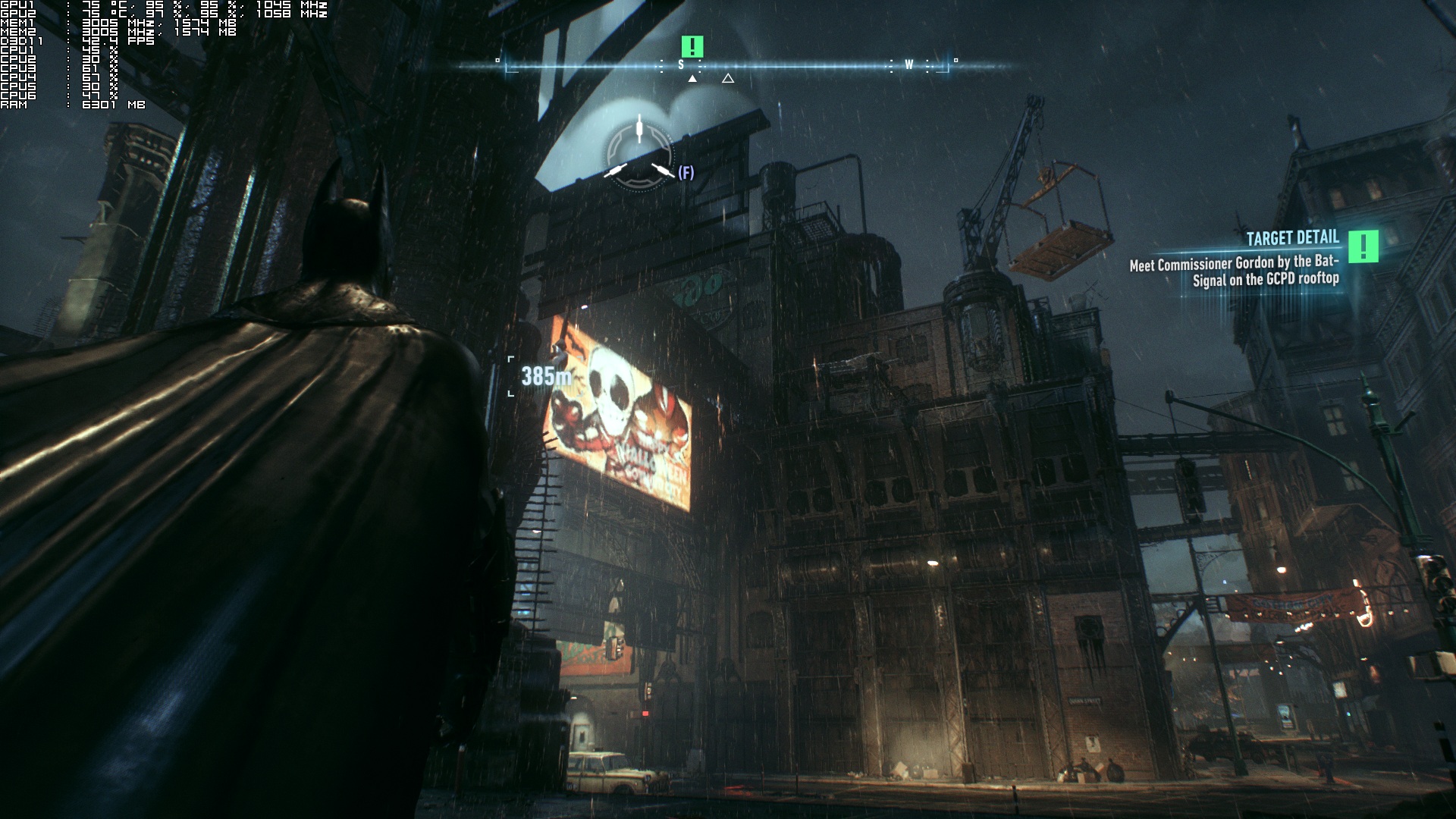Select the Target Detail green exclamation icon

point(1363,246)
